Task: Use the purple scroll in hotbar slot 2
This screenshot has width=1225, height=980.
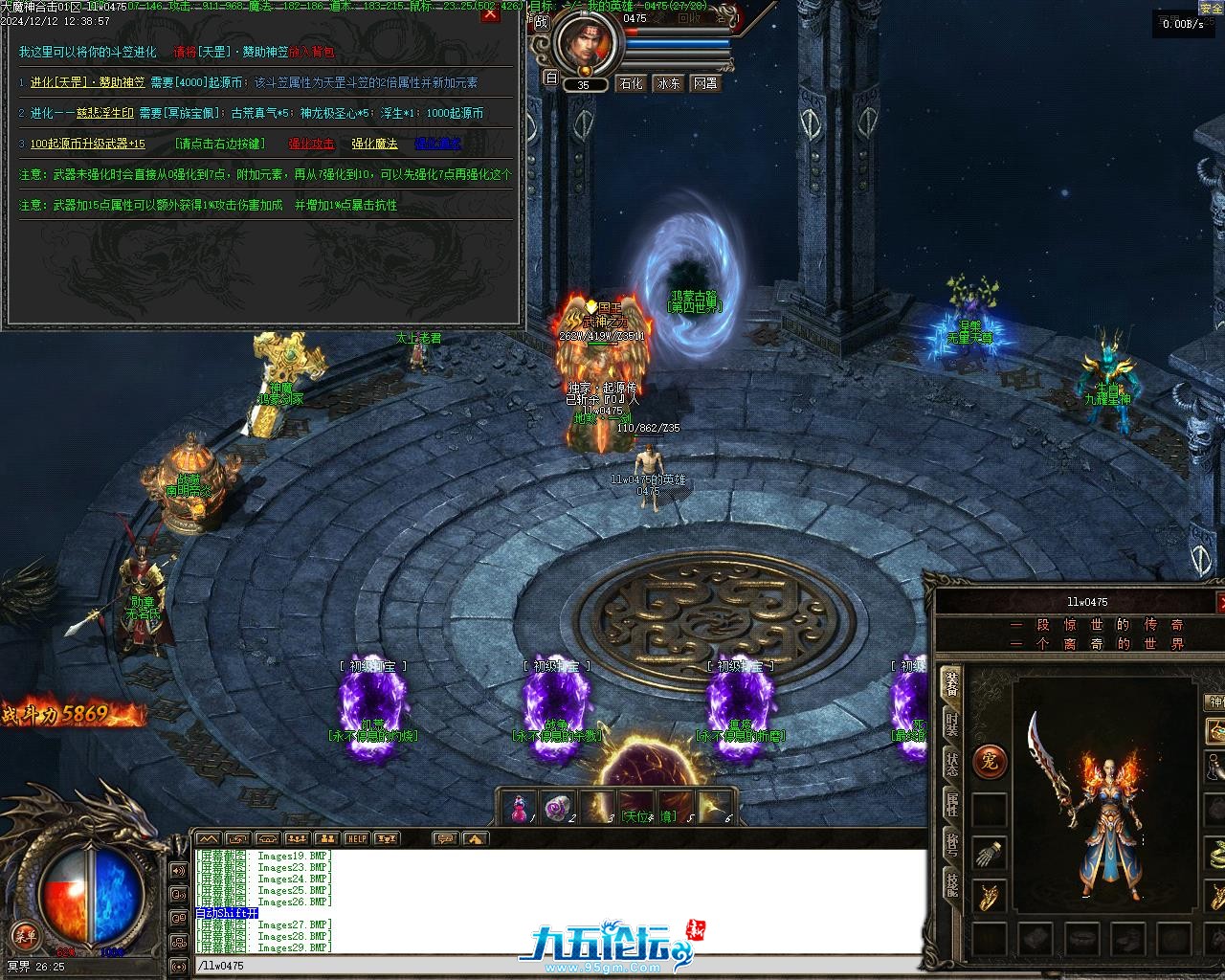Action: point(558,807)
